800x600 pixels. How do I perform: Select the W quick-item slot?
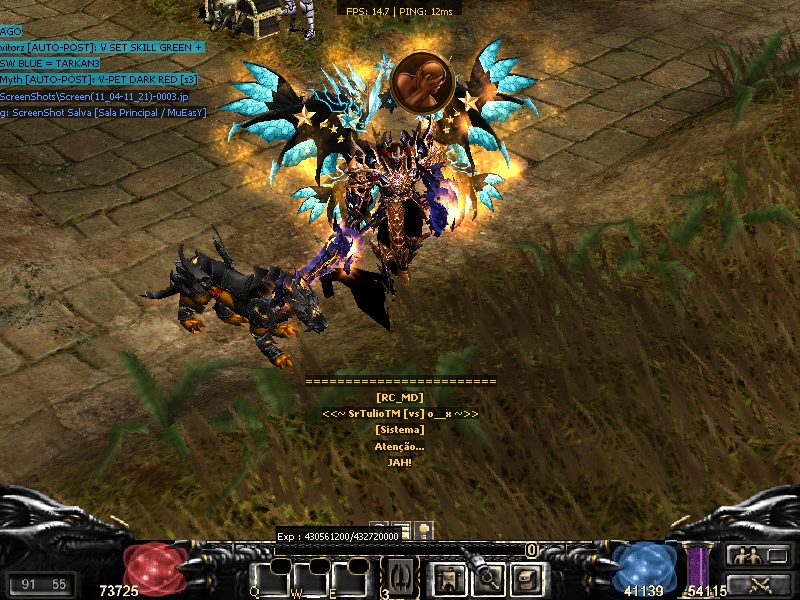click(x=311, y=580)
